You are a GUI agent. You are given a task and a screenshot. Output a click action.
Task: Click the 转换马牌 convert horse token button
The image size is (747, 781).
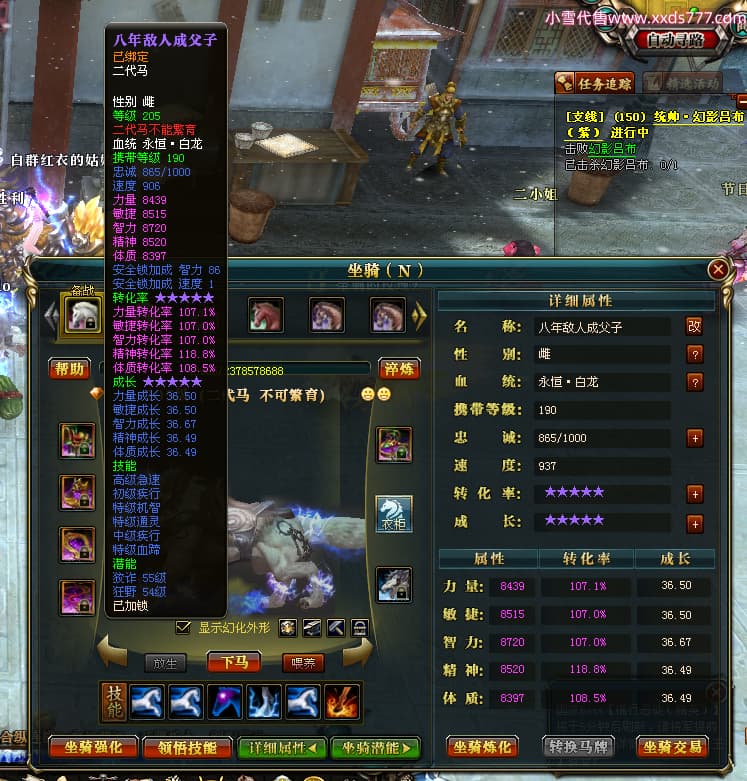pos(578,747)
